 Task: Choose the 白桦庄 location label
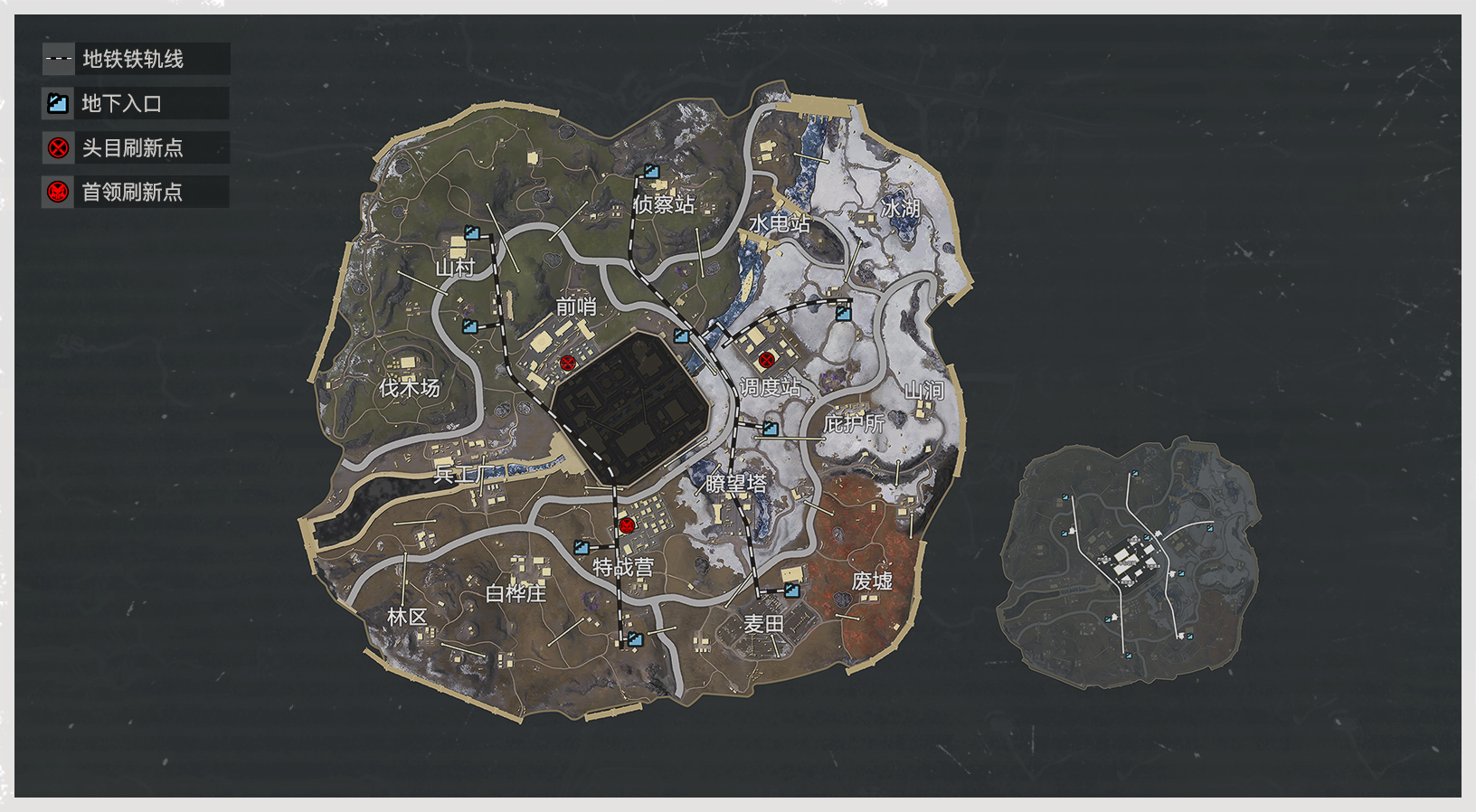(516, 593)
